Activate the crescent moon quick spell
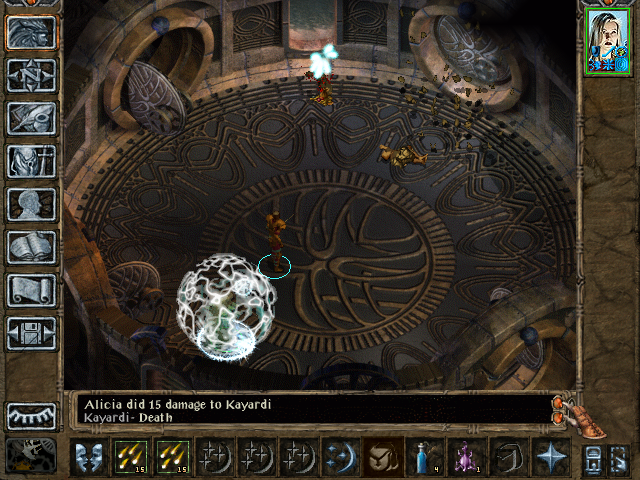Viewport: 640px width, 480px height. pyautogui.click(x=340, y=458)
